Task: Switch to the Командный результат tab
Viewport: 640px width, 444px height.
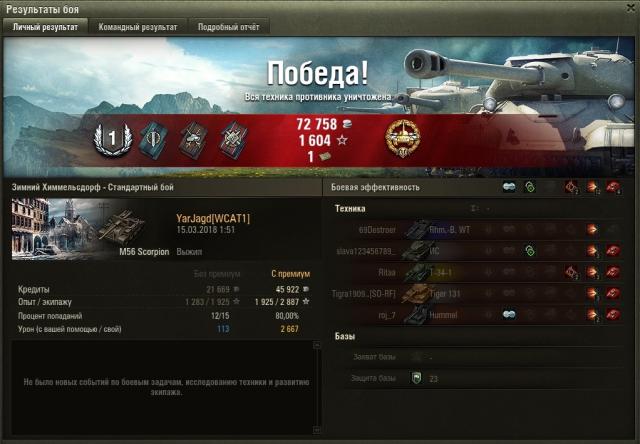Action: 138,28
